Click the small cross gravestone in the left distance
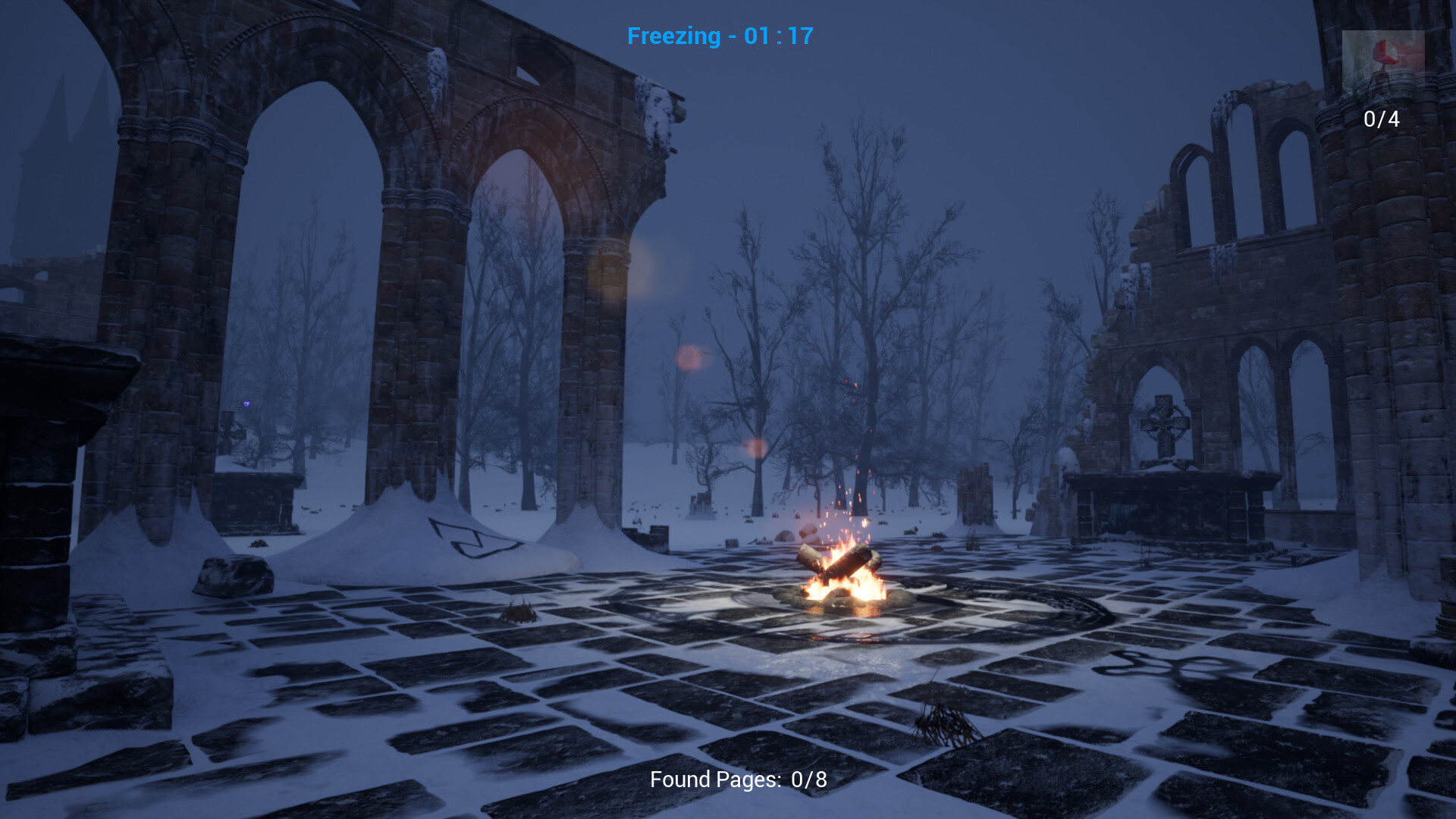Viewport: 1456px width, 819px height. [x=233, y=432]
